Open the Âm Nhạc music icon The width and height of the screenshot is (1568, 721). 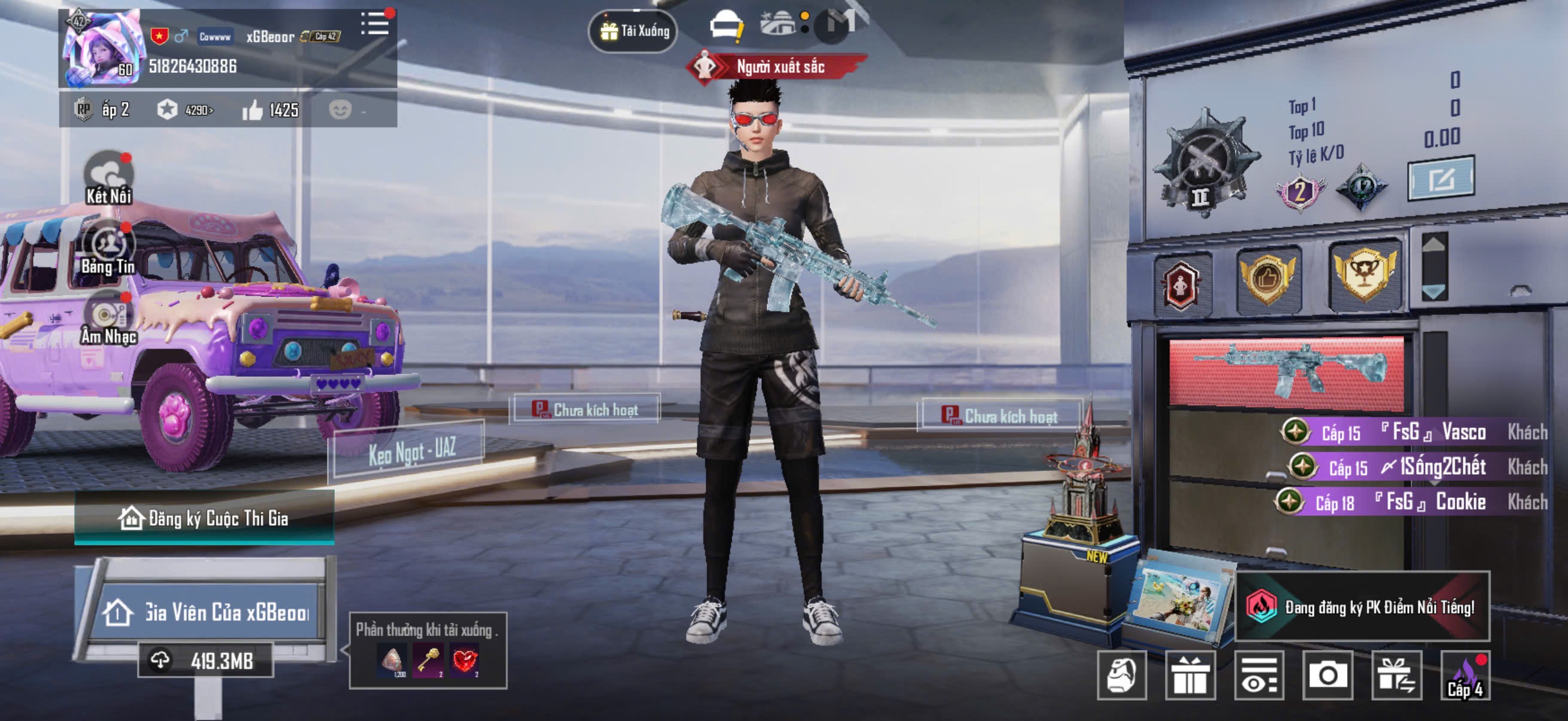pos(109,318)
